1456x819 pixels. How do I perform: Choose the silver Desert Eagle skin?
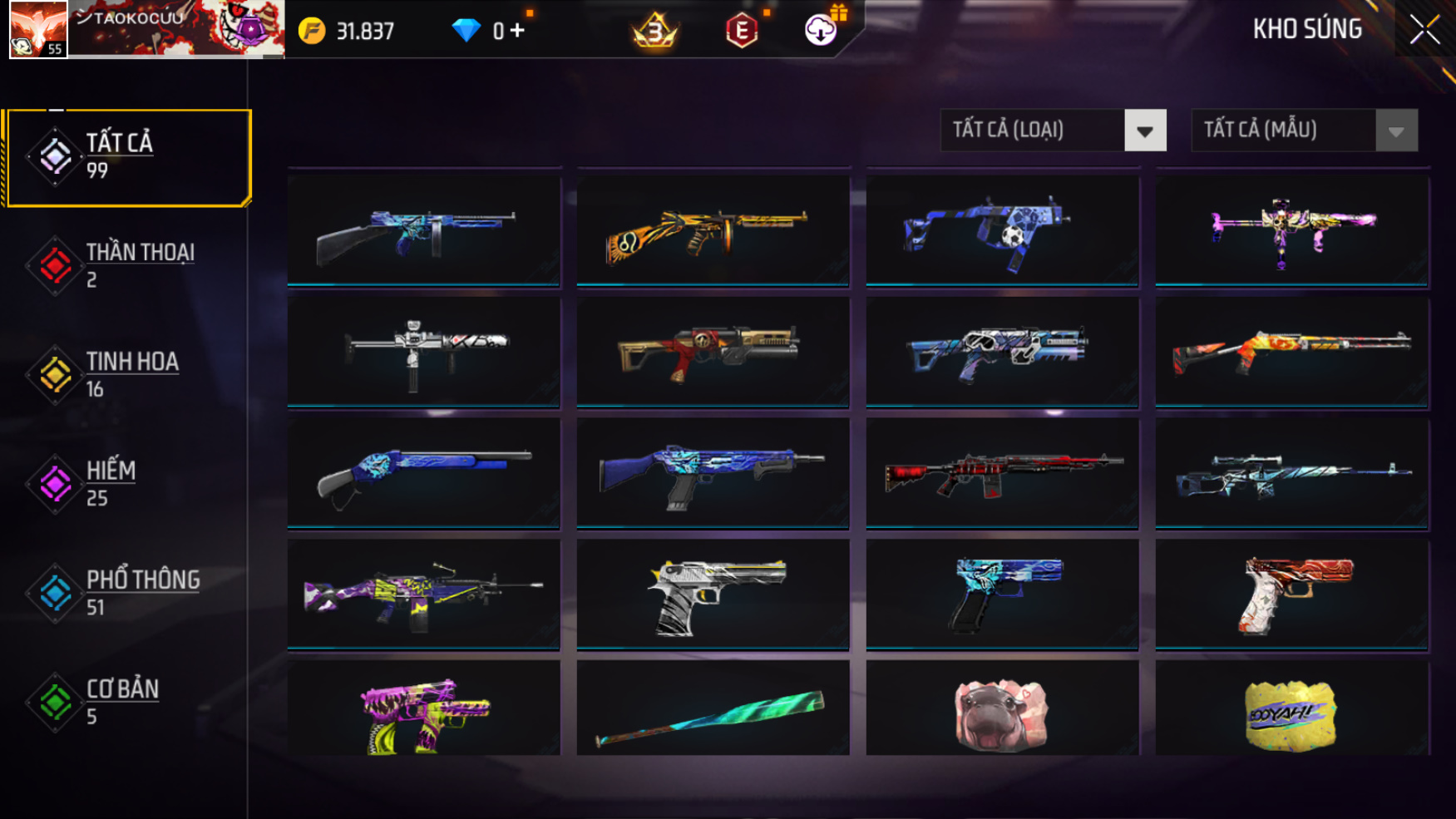tap(713, 594)
